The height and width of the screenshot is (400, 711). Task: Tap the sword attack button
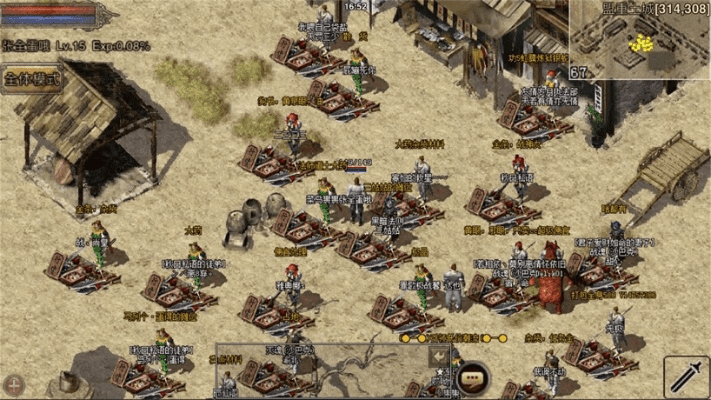685,374
